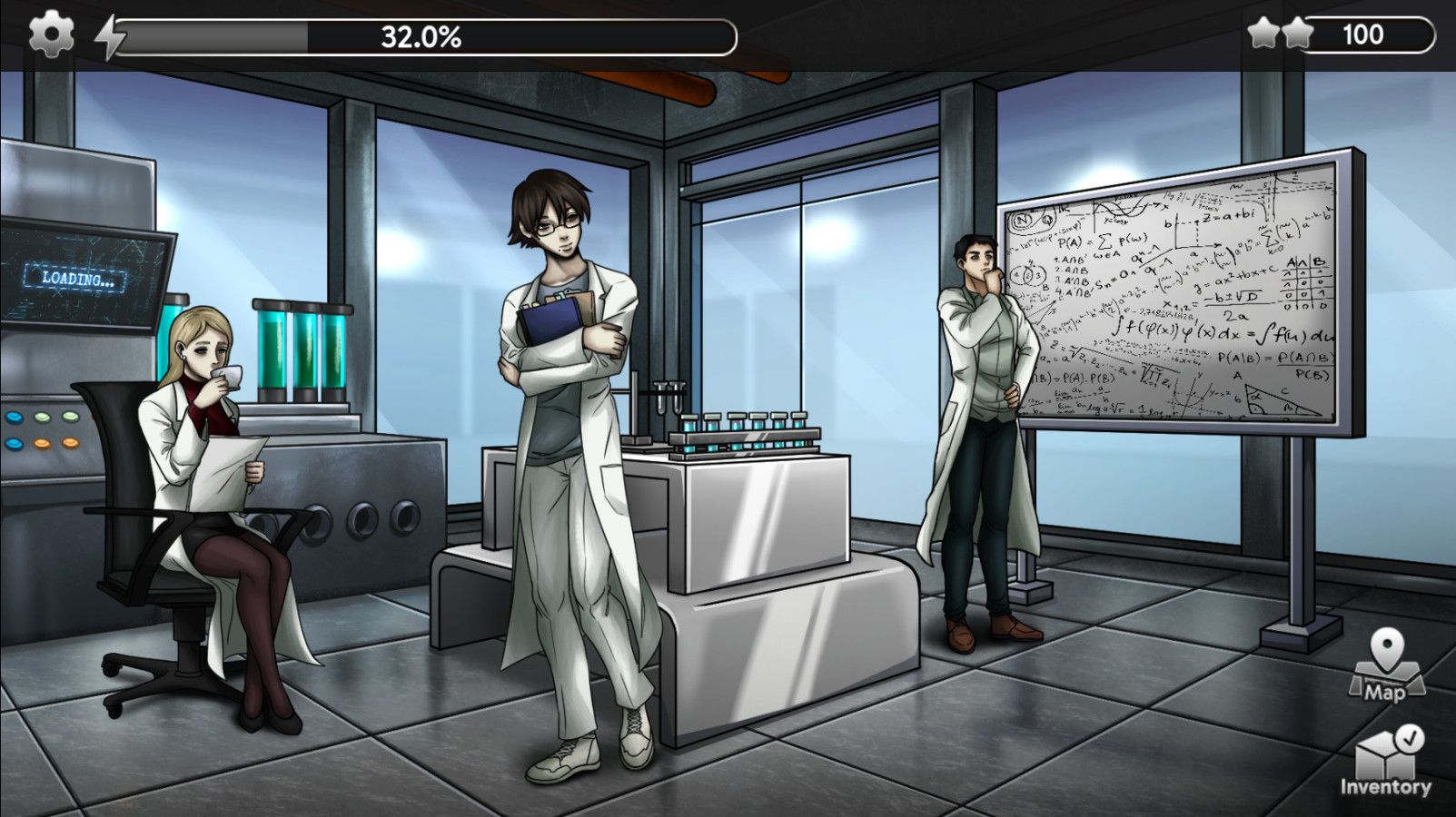Open the settings gear menu
The width and height of the screenshot is (1456, 817).
51,35
